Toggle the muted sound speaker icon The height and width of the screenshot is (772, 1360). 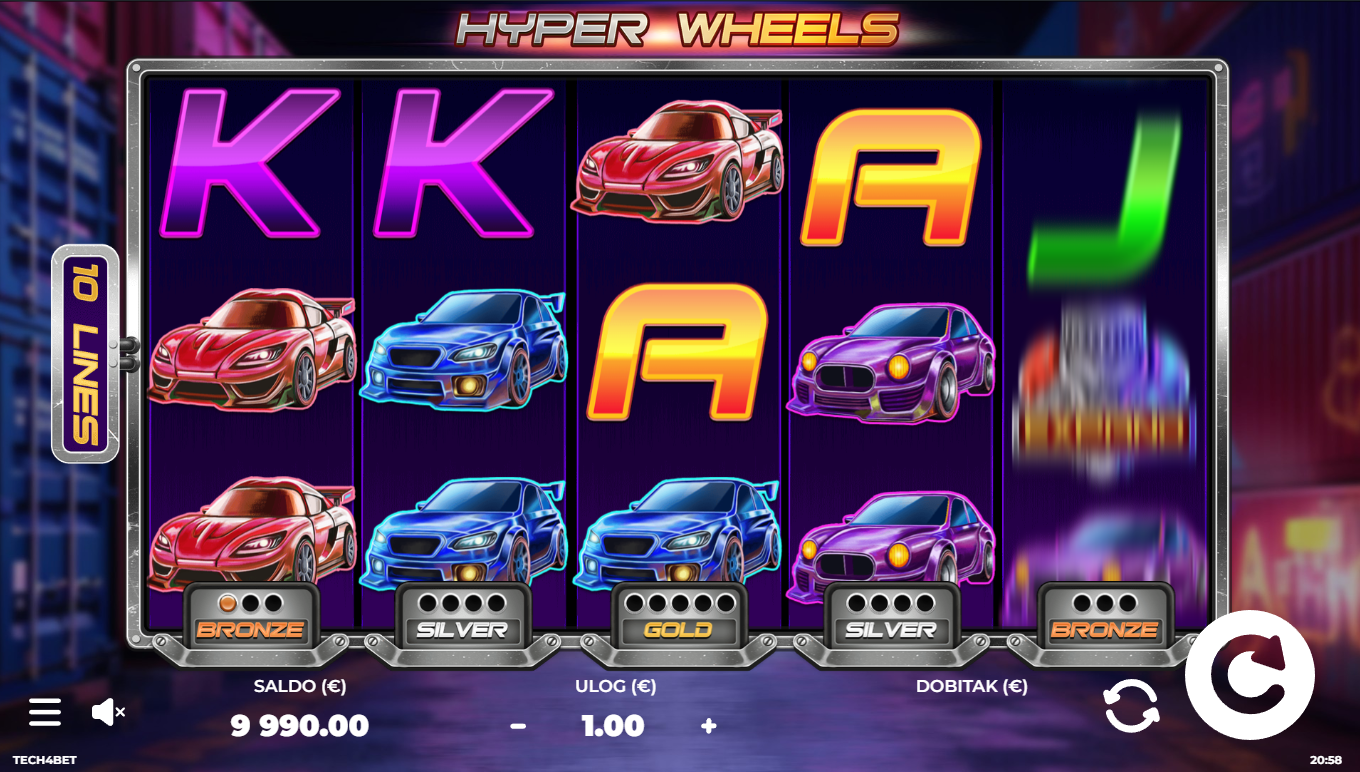[107, 712]
